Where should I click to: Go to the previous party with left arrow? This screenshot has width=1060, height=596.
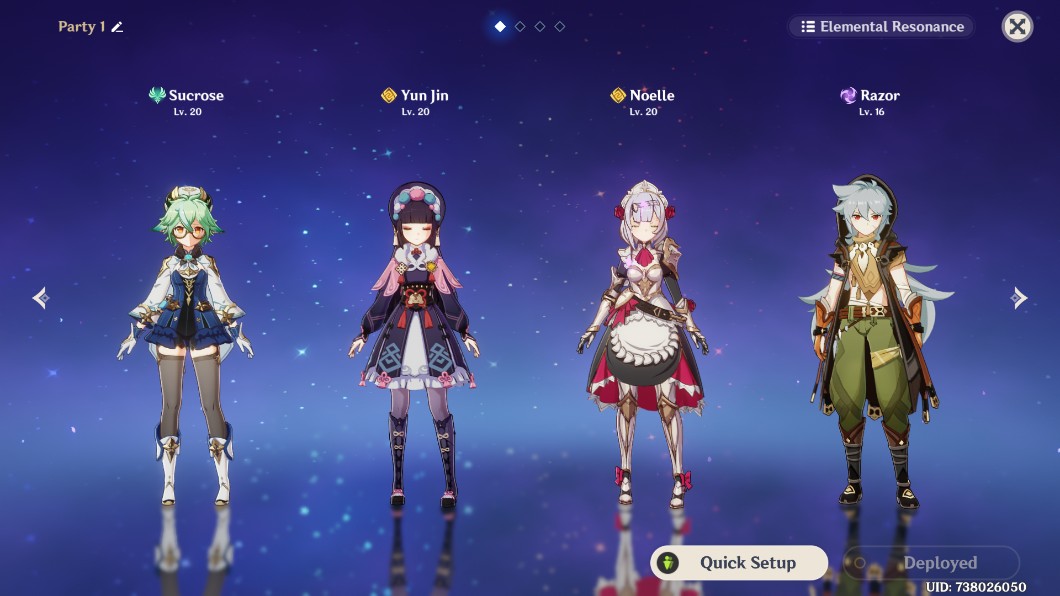pyautogui.click(x=41, y=298)
